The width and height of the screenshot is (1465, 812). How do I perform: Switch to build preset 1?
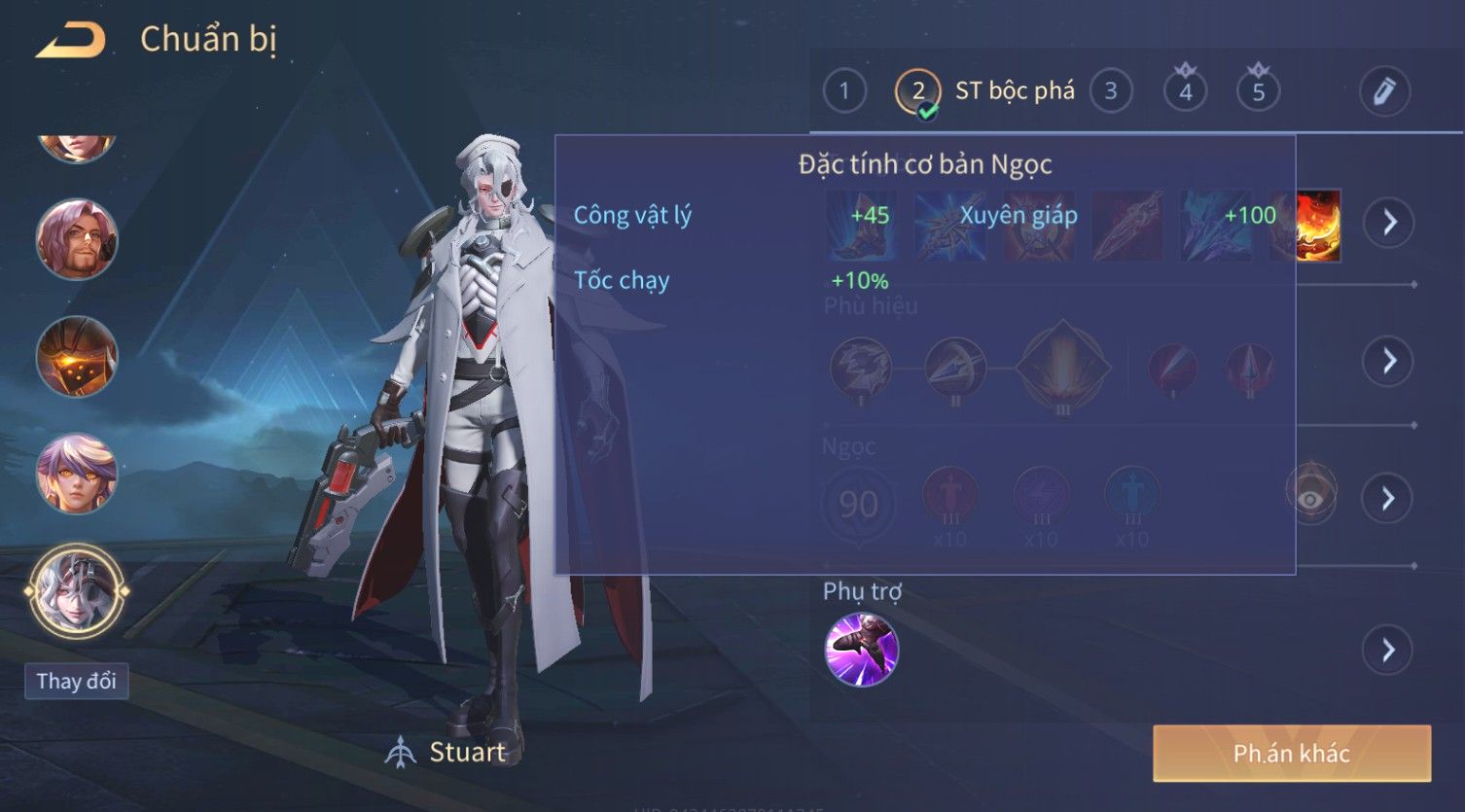tap(843, 92)
